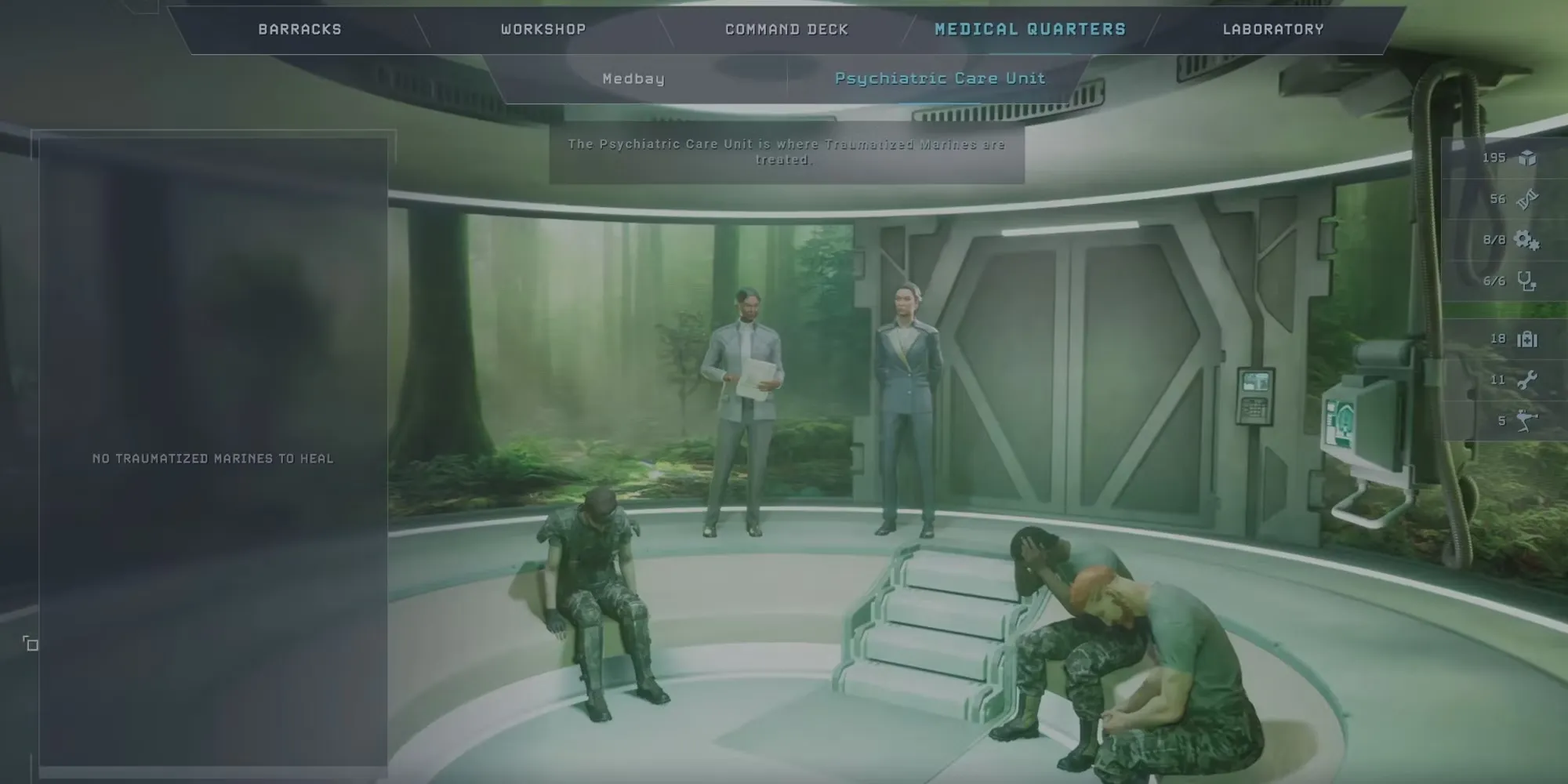
Task: Open the Workshop tab
Action: click(x=543, y=30)
